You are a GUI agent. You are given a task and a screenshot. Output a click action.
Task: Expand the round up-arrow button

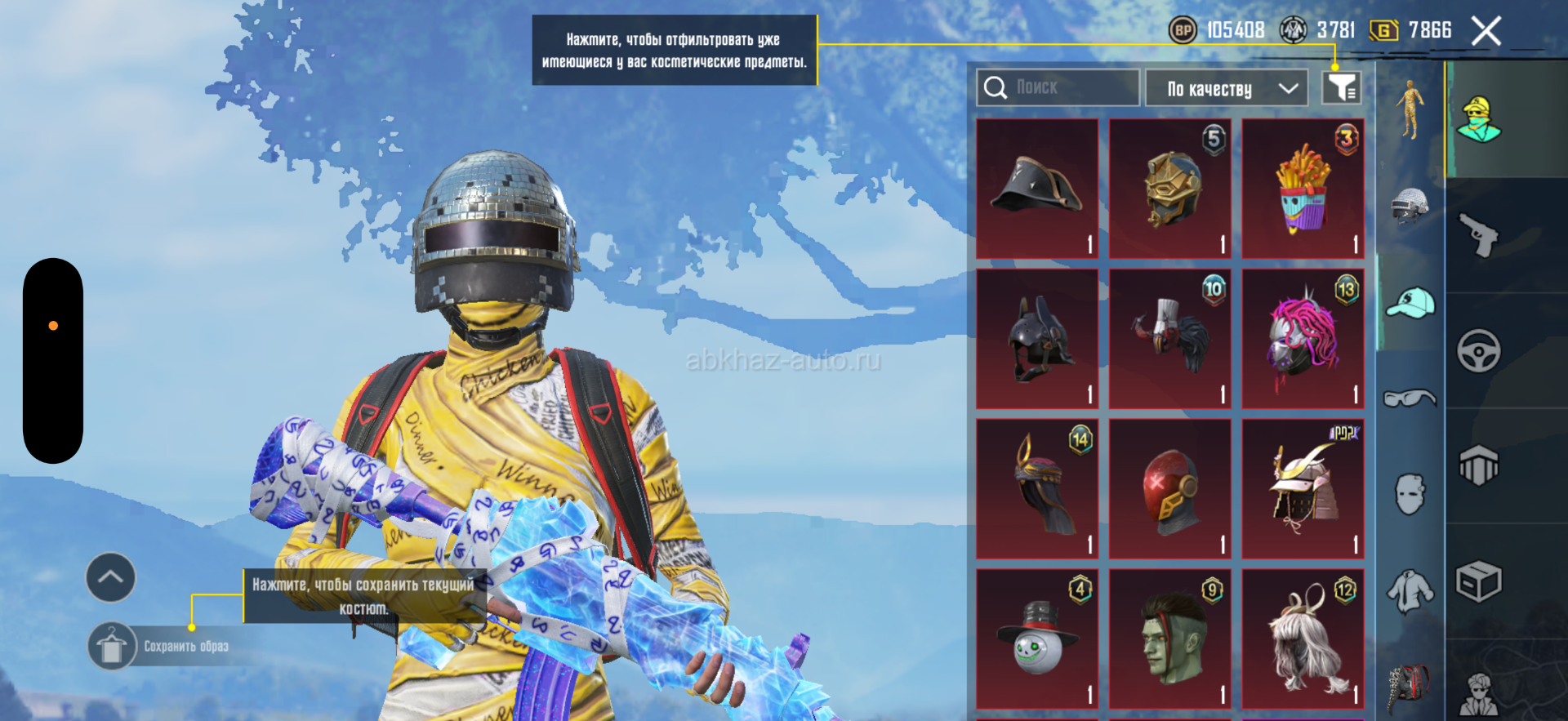[x=111, y=577]
